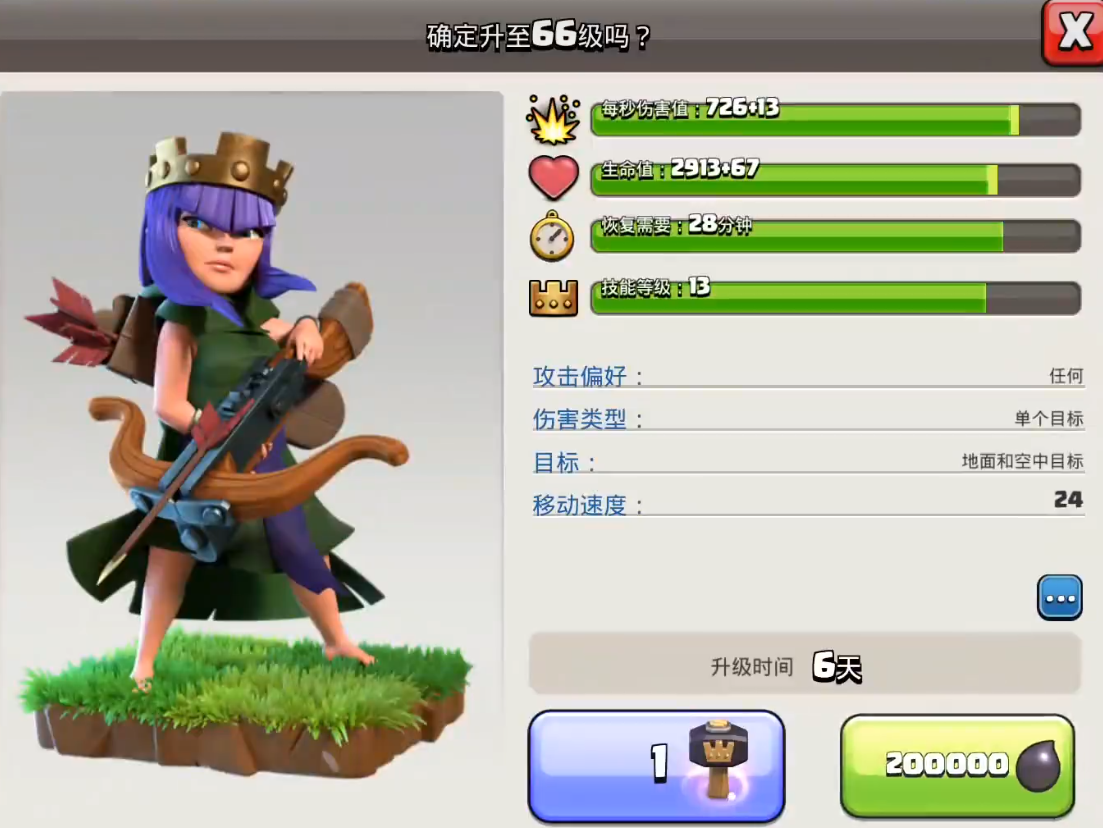
Task: Confirm upgrade for 200000 dark elixir
Action: (957, 765)
